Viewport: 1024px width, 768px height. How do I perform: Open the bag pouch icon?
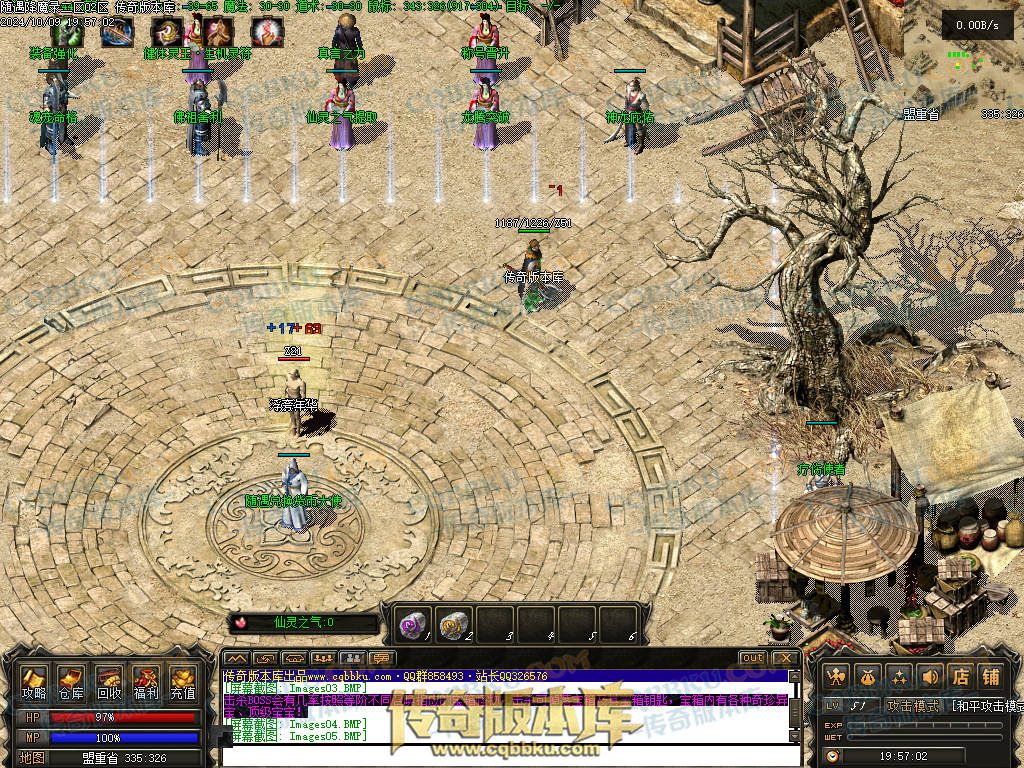[x=868, y=677]
